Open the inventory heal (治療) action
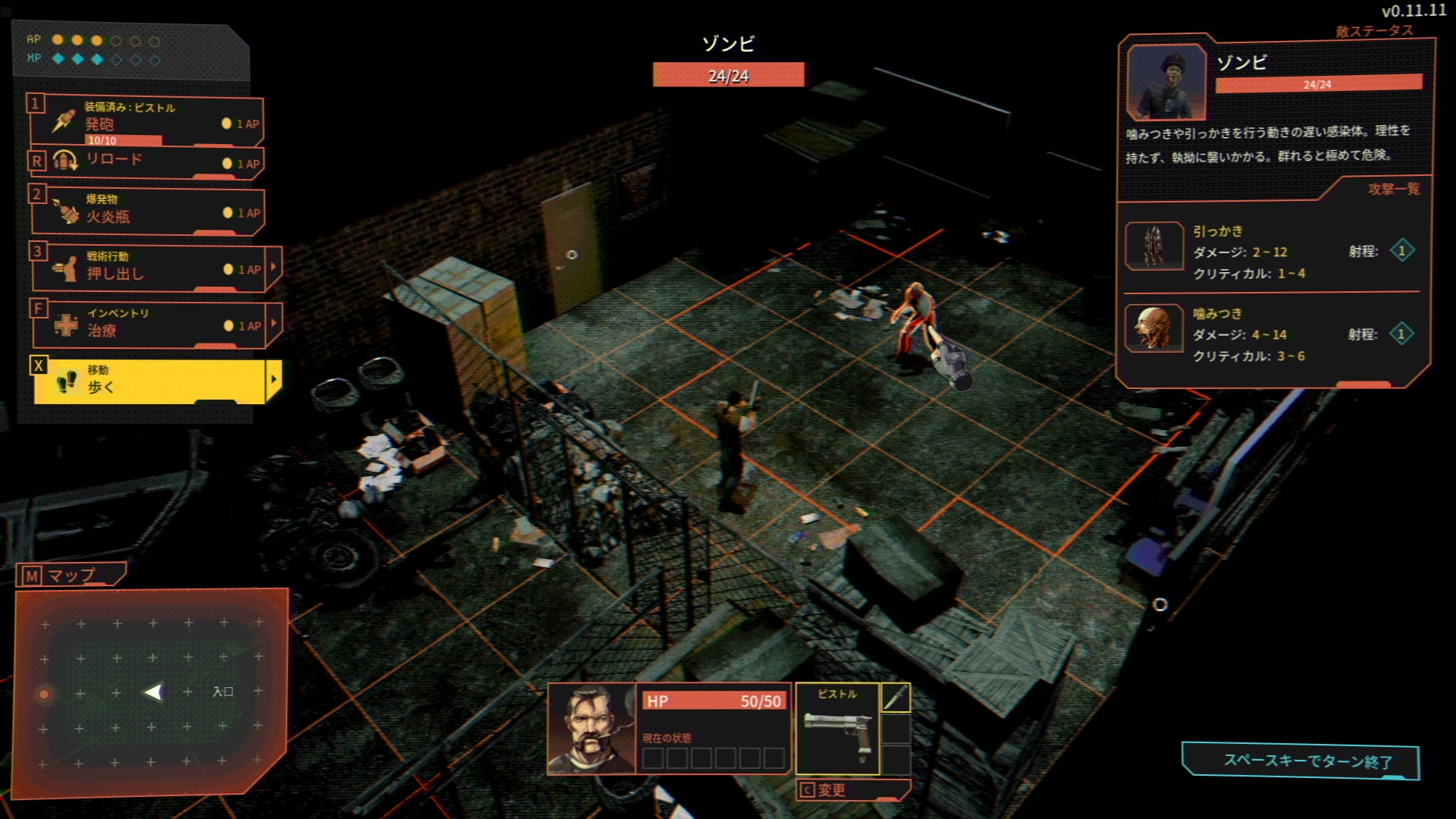Image resolution: width=1456 pixels, height=819 pixels. (x=146, y=324)
